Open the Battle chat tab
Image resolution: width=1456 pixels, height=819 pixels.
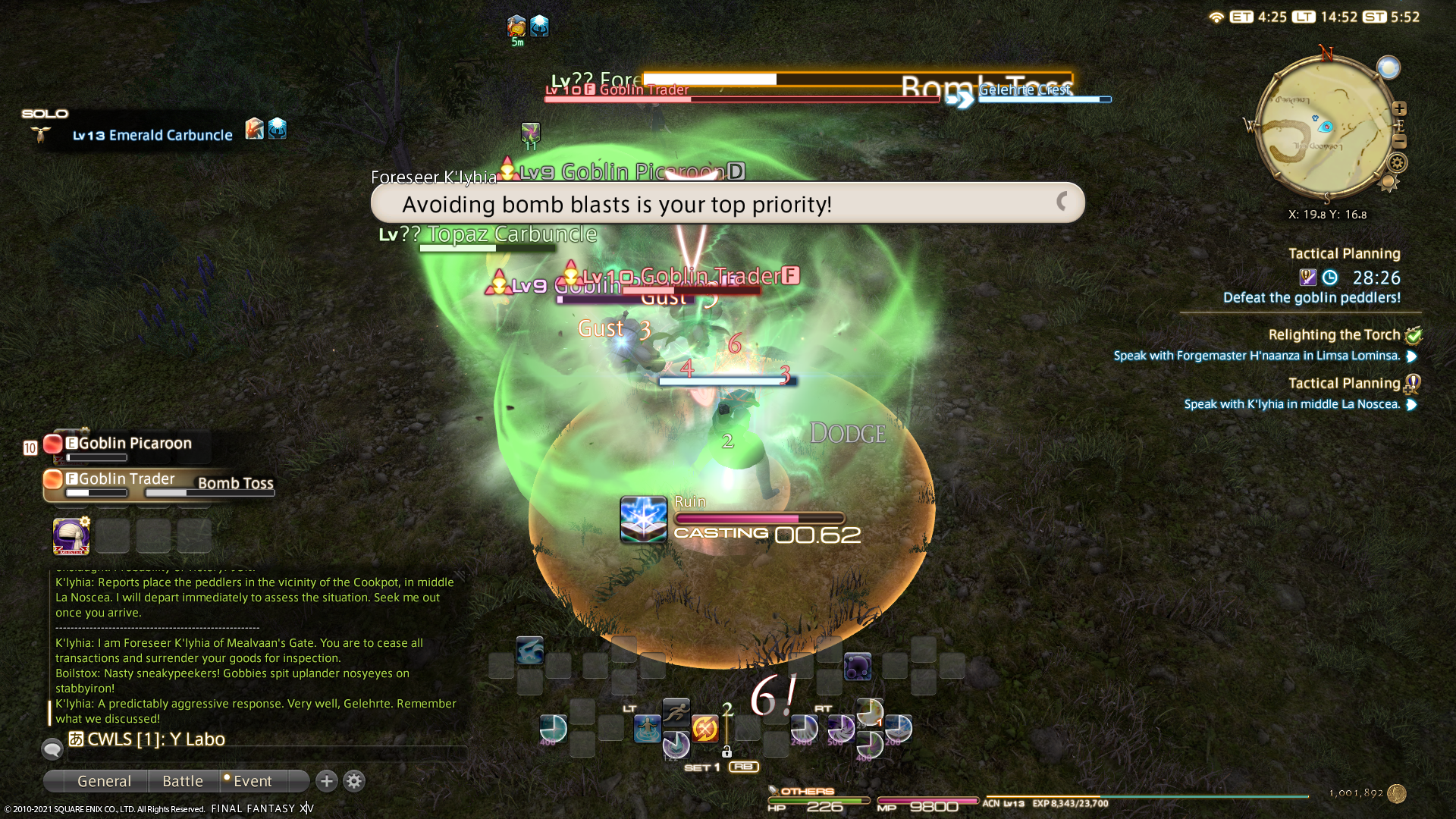tap(183, 781)
